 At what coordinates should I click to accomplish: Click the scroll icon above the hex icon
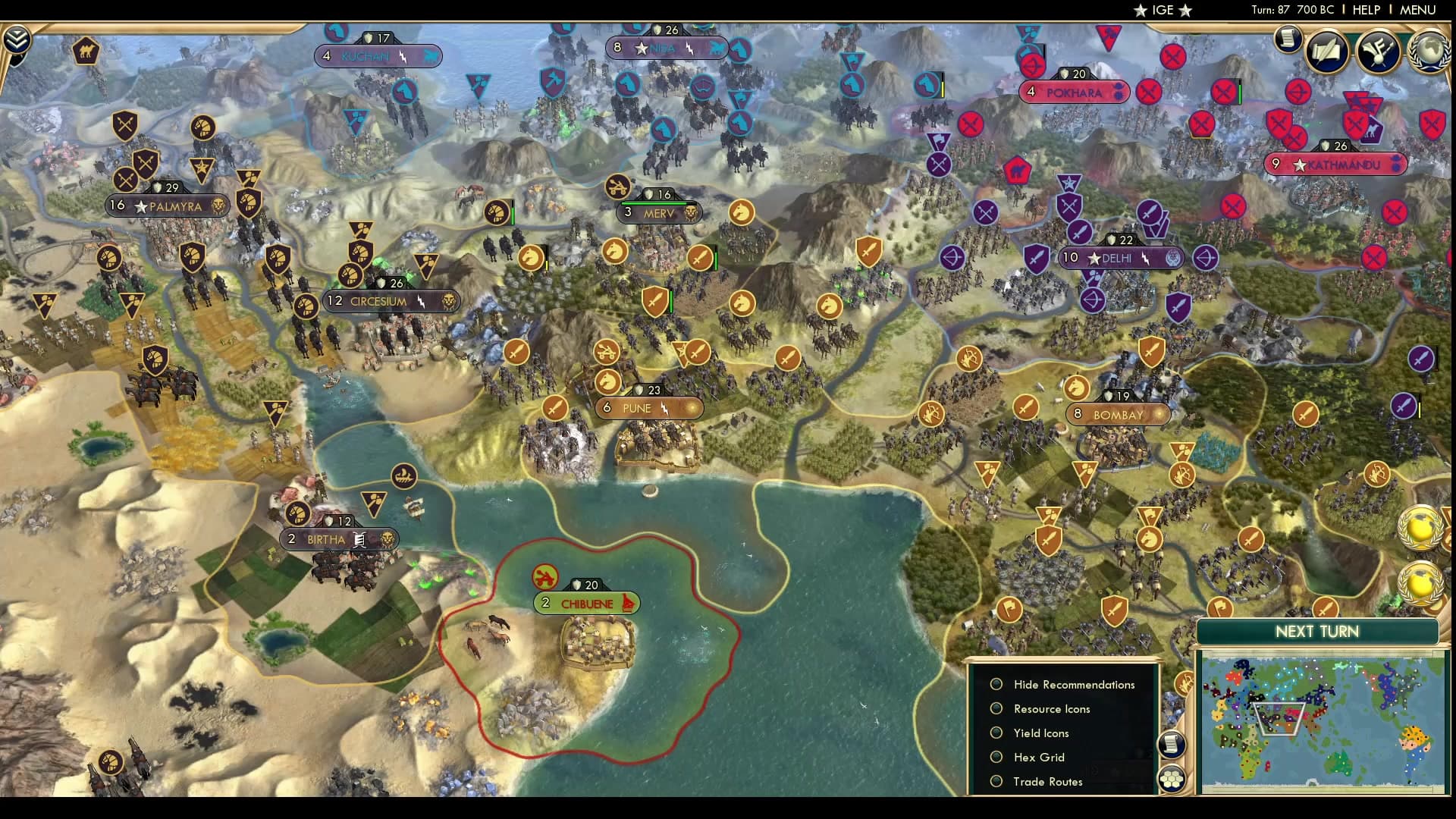1172,743
